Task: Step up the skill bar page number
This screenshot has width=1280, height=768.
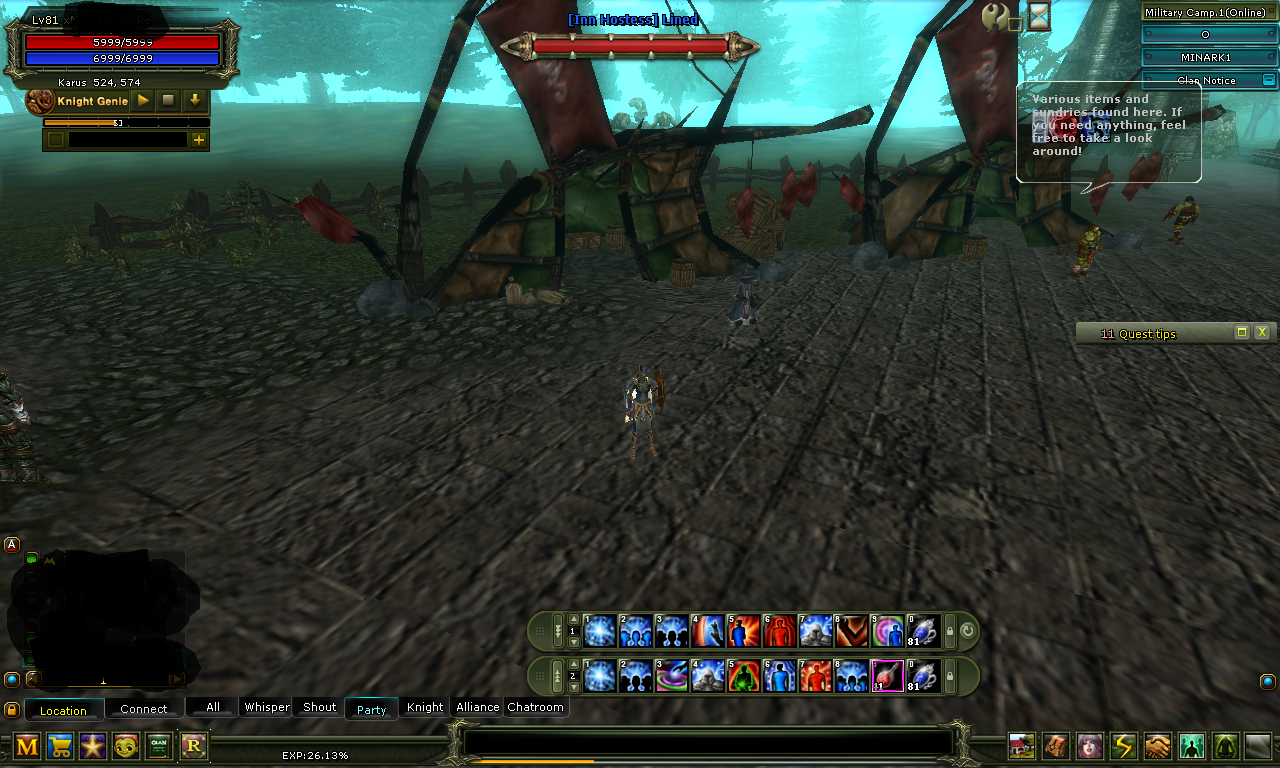Action: tap(573, 619)
